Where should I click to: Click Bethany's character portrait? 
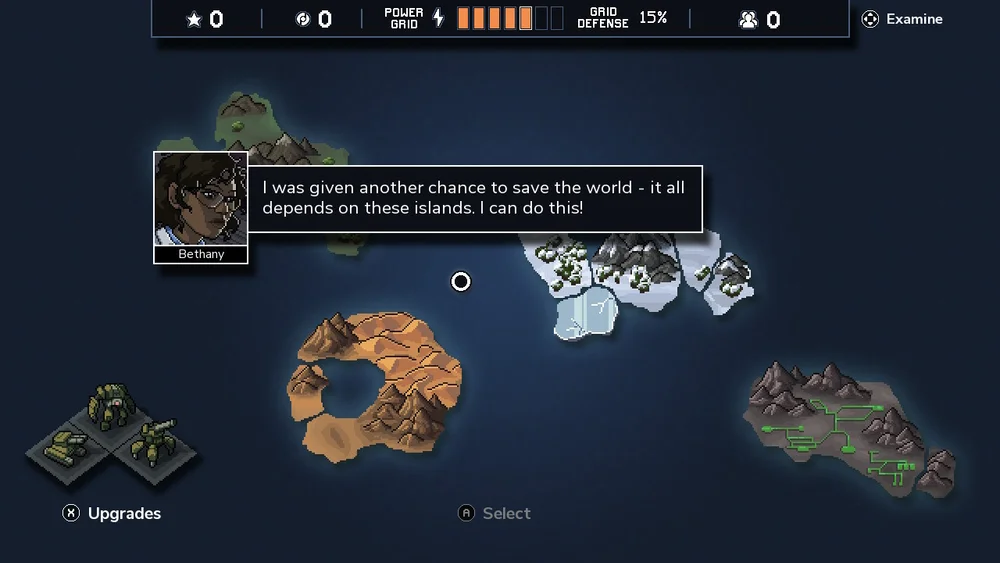pos(200,199)
